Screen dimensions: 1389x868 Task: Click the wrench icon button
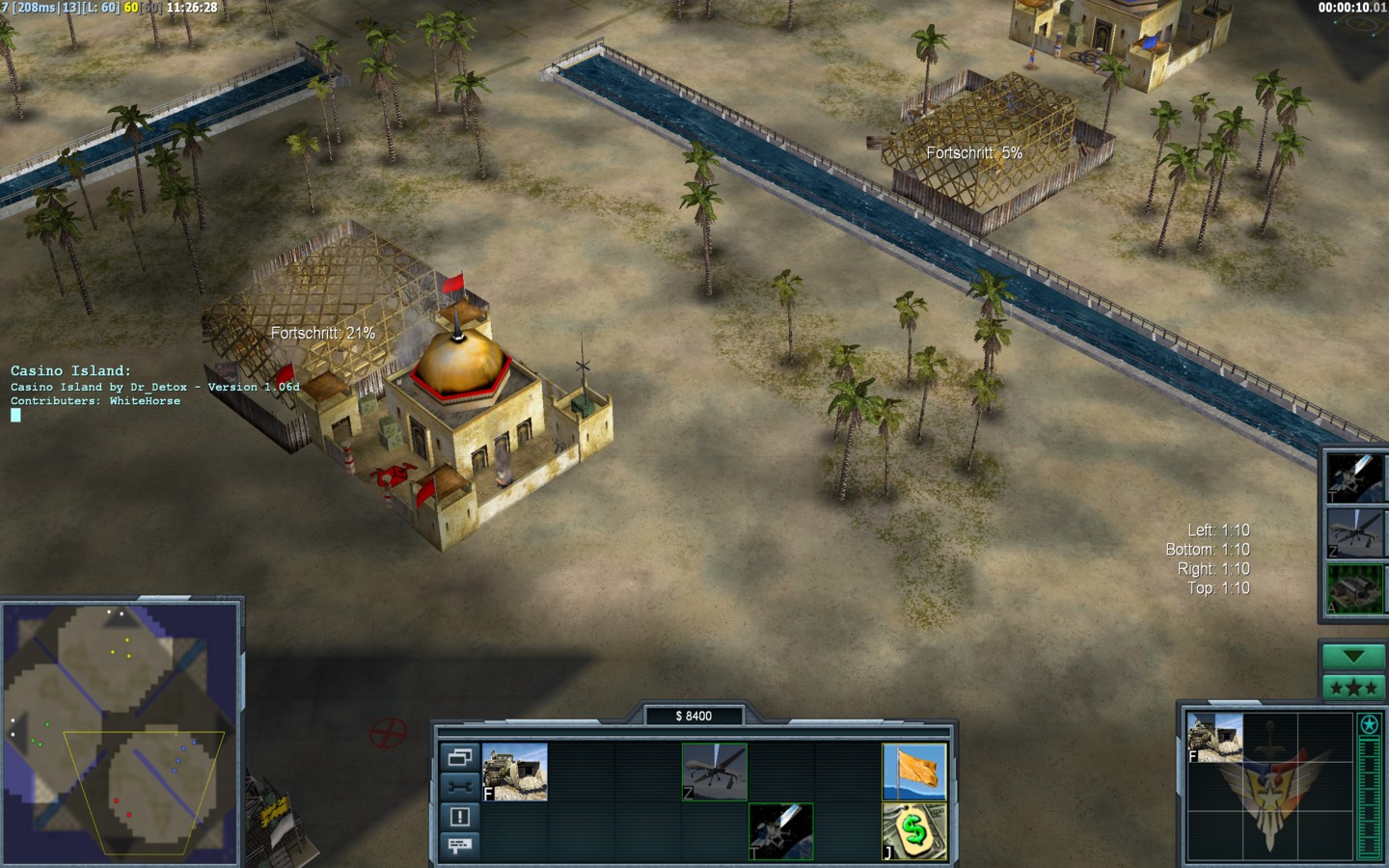point(460,787)
